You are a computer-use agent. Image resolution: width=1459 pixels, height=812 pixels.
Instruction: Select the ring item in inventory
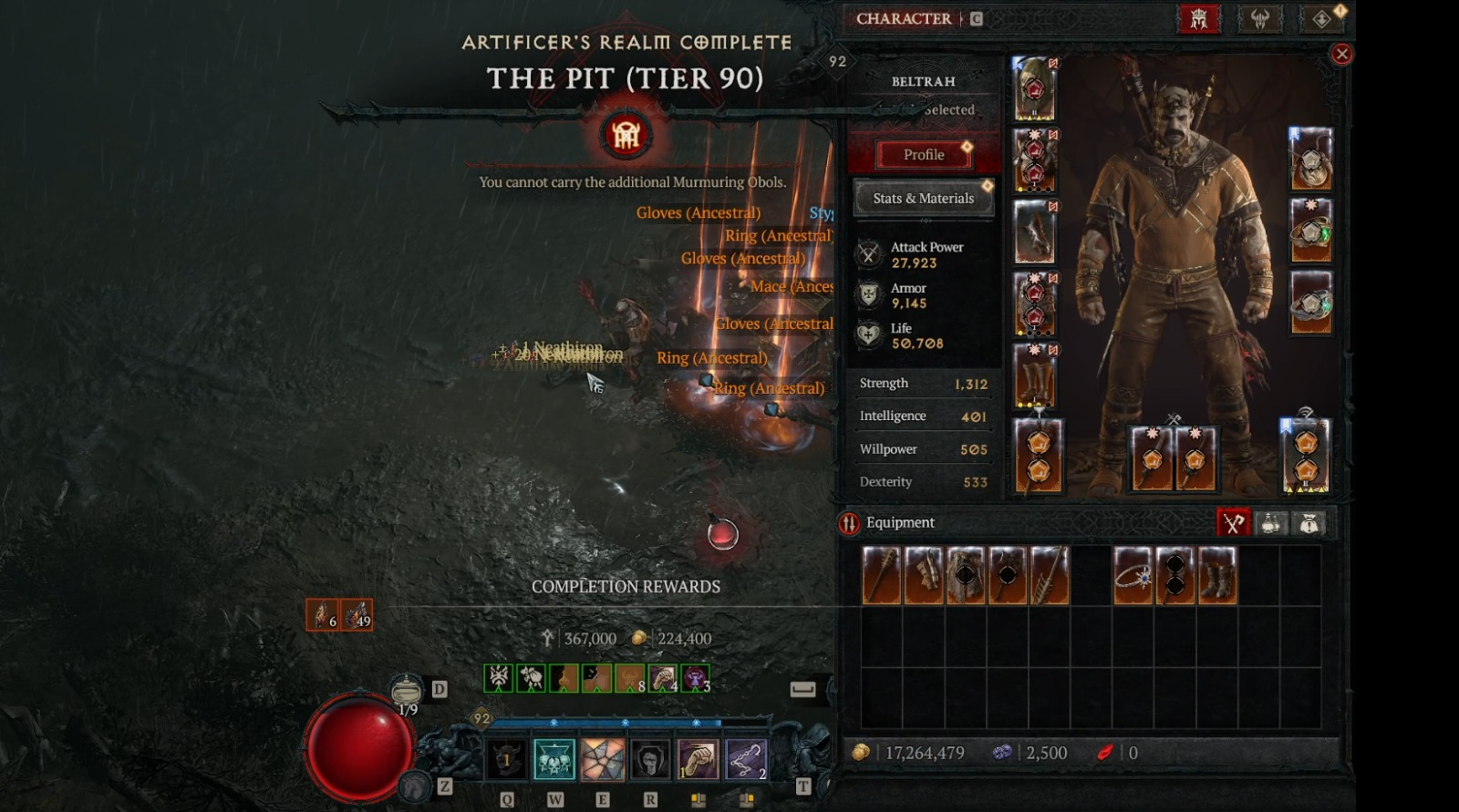[x=1133, y=575]
